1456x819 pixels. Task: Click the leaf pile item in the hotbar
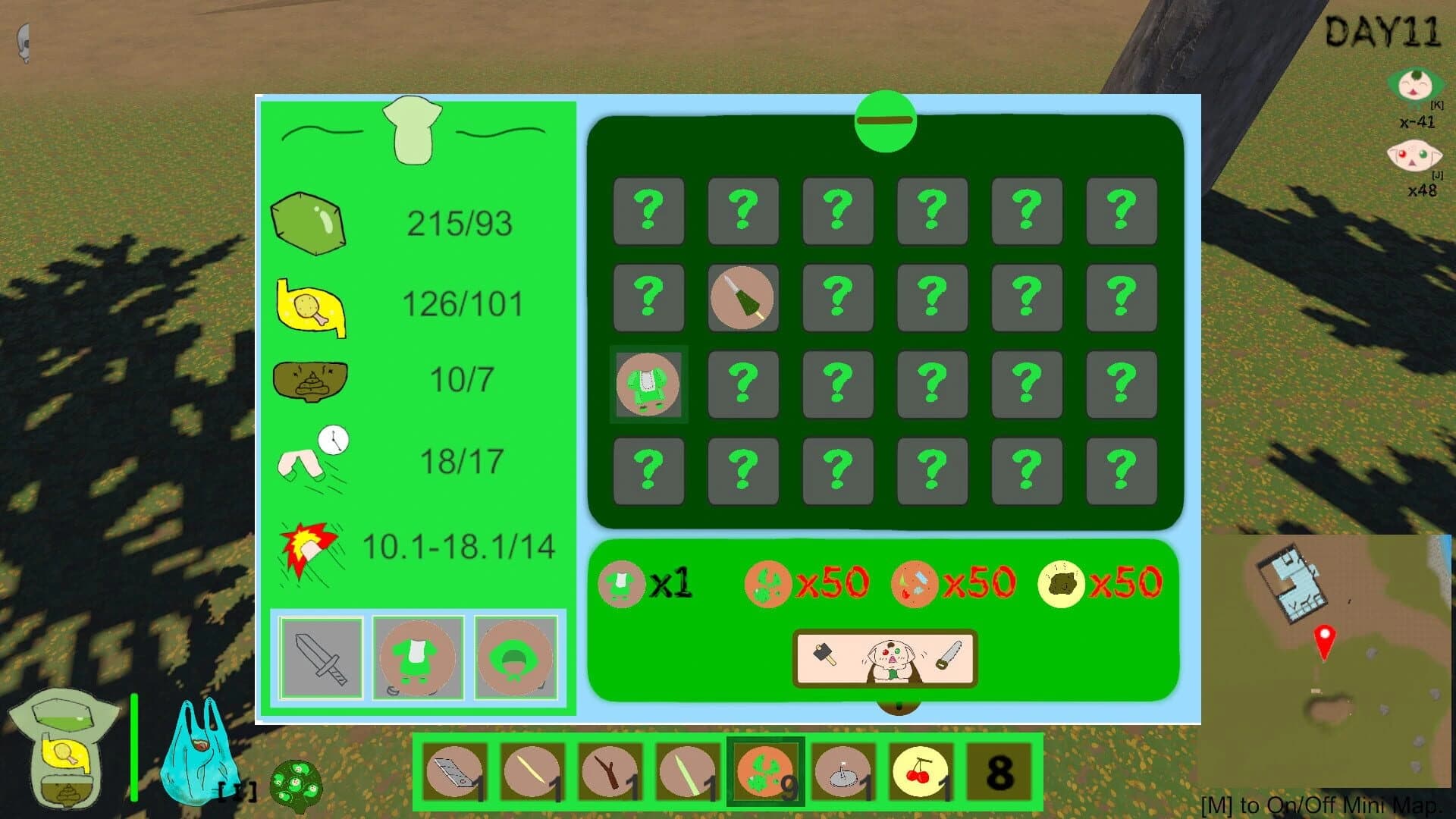tap(766, 770)
